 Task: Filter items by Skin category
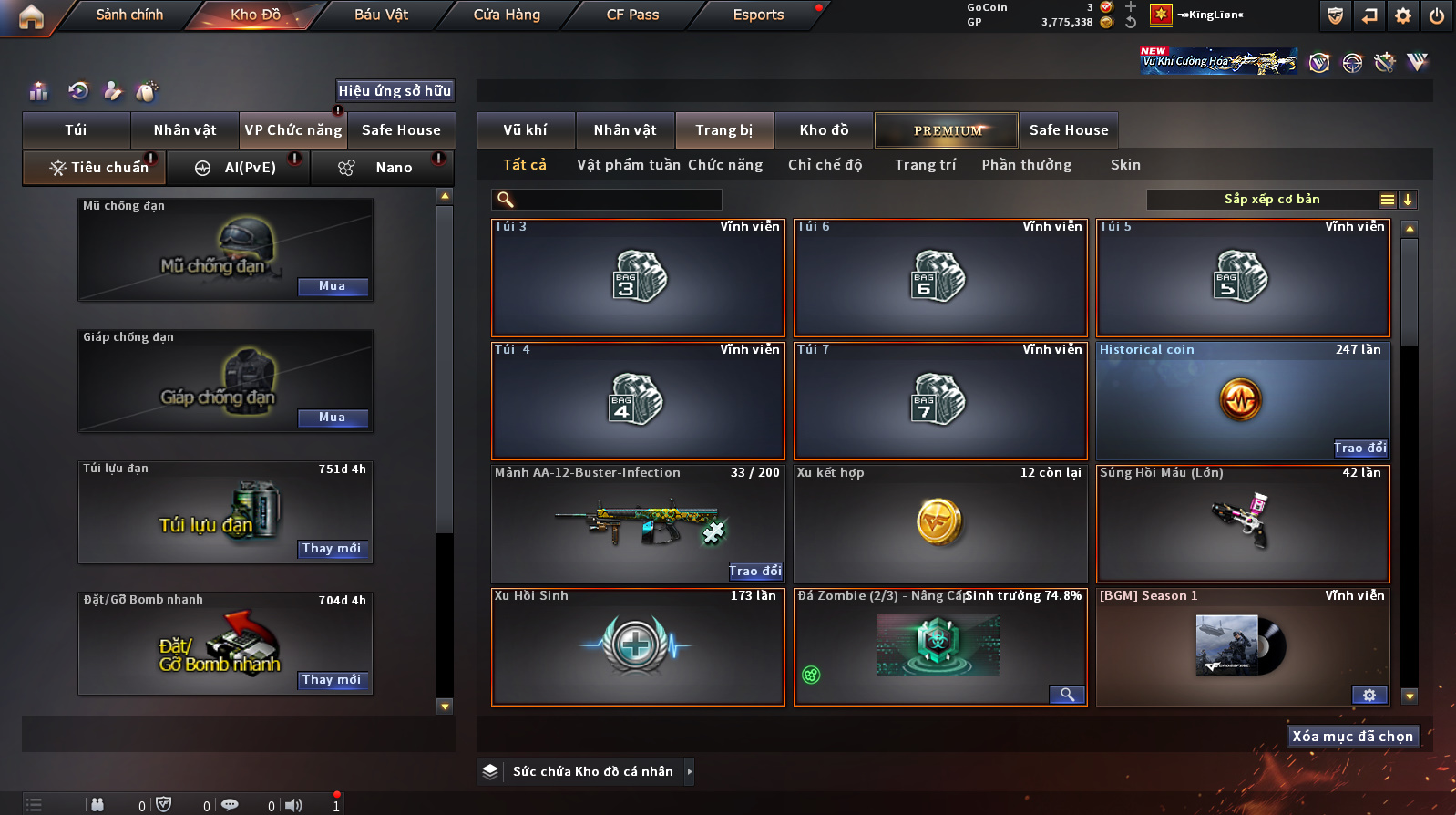[1125, 165]
